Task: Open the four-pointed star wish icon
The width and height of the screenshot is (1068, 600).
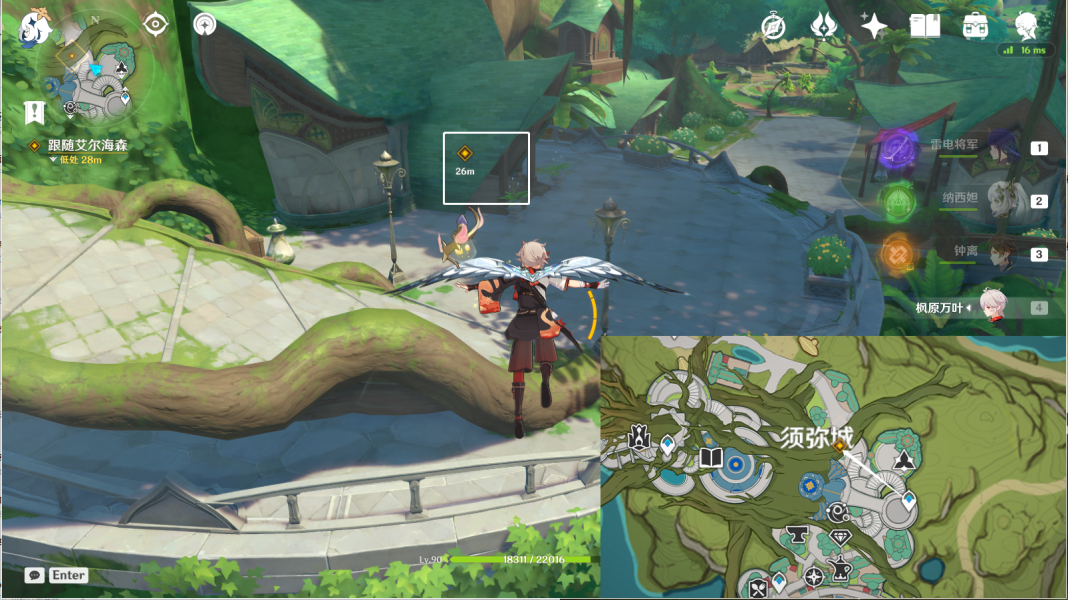Action: 874,26
